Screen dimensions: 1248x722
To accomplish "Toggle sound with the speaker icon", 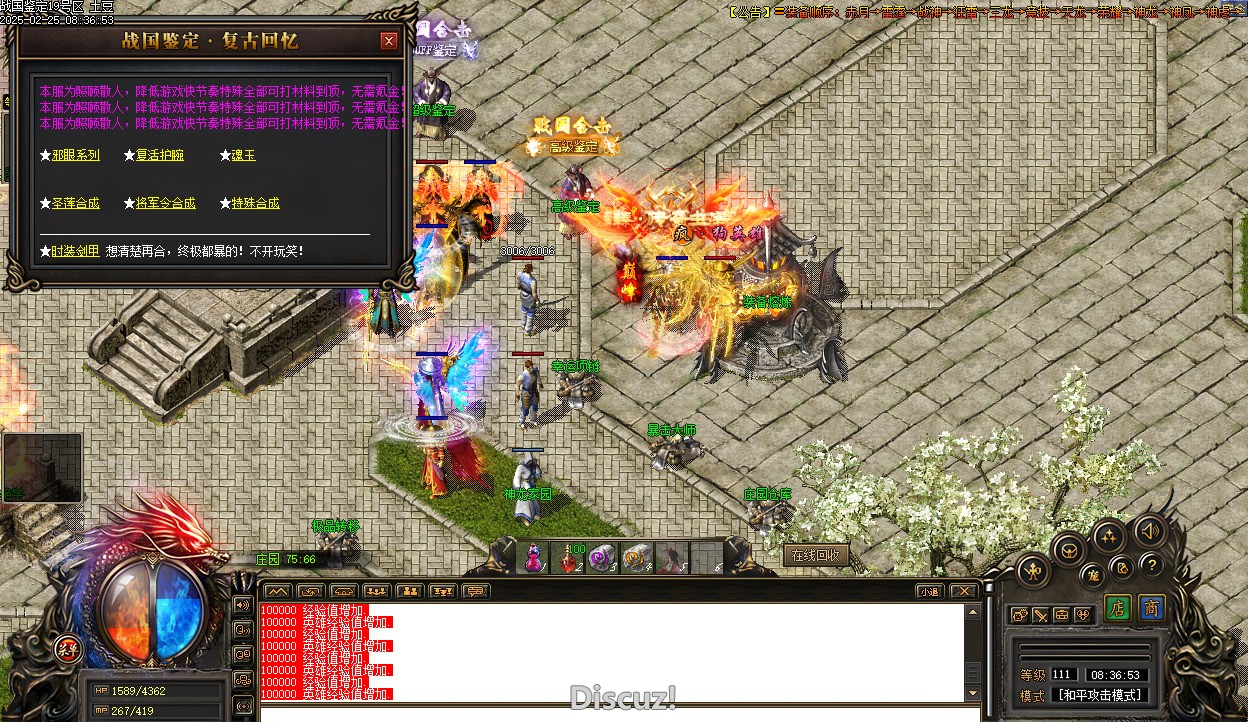I will coord(1150,530).
